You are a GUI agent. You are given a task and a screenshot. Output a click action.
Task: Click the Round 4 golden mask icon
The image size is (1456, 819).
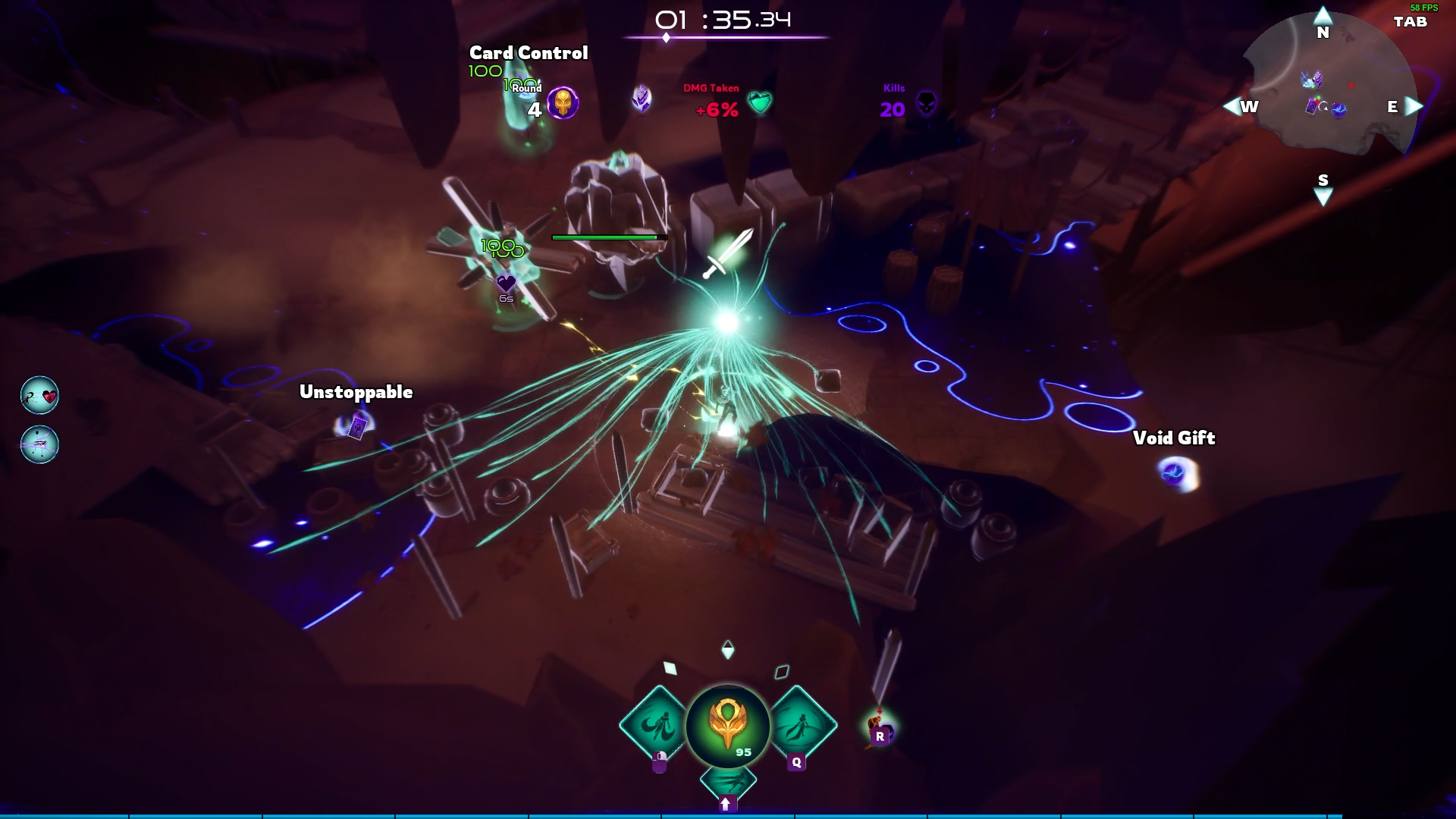(x=563, y=102)
